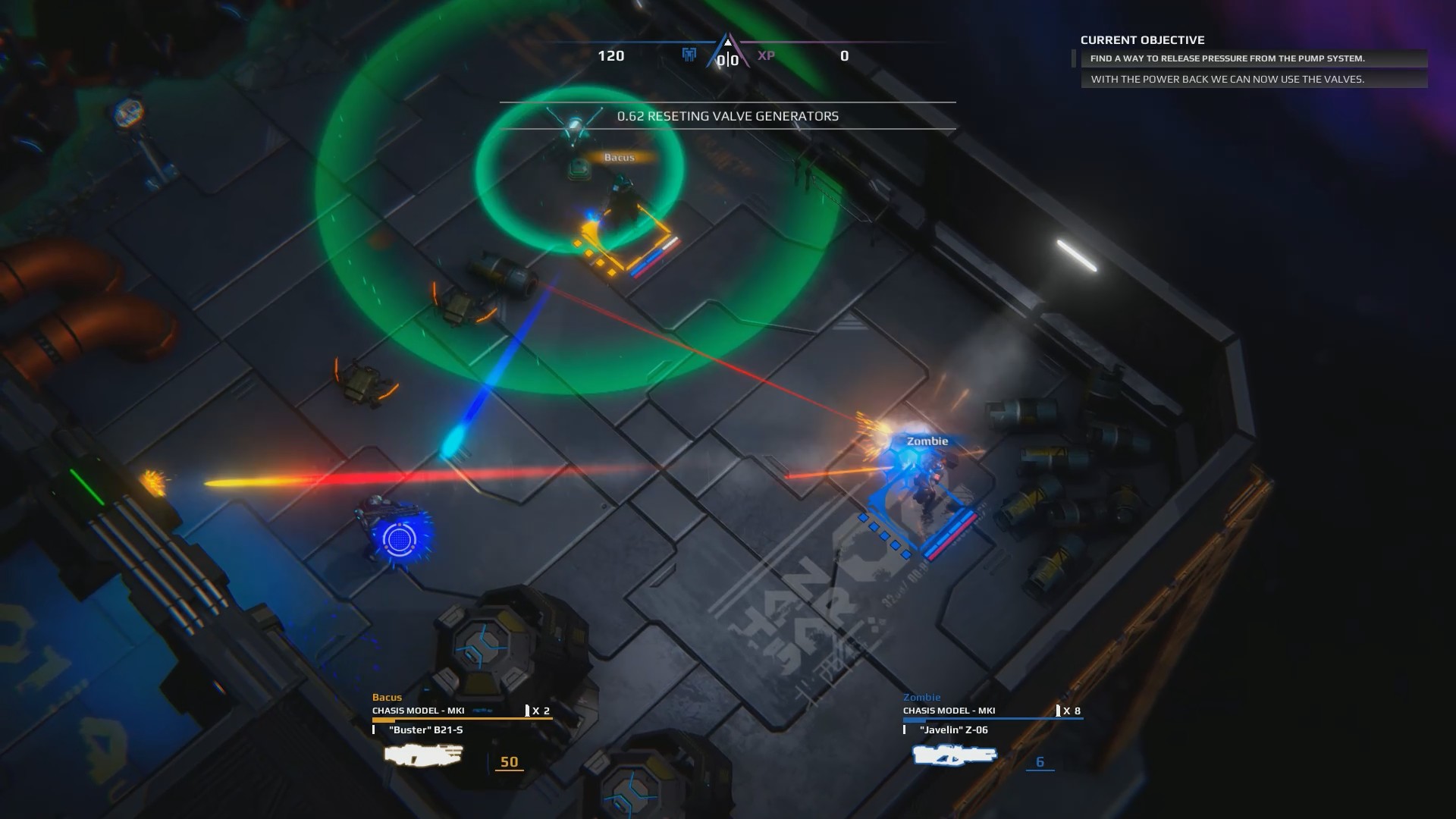Select the Bacus nameplate above the mech
This screenshot has width=1456, height=819.
(x=620, y=156)
